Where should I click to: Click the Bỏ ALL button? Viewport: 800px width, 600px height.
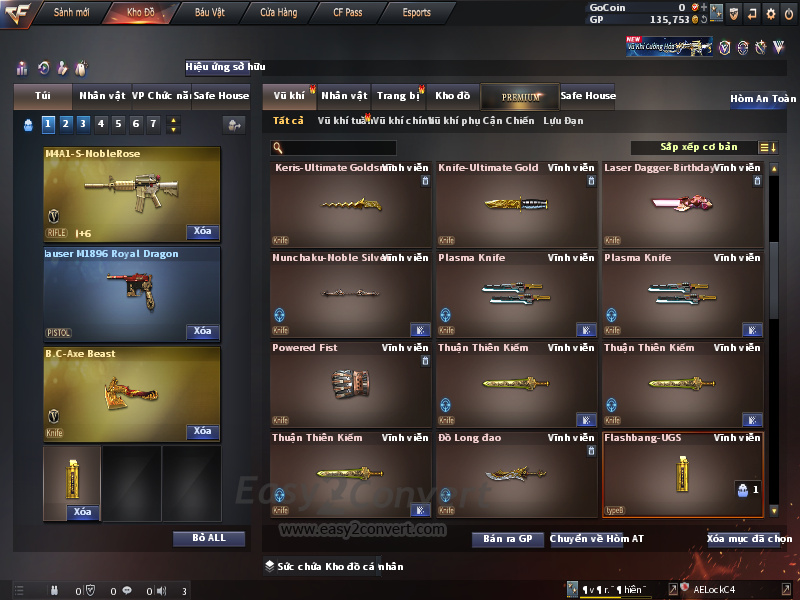pyautogui.click(x=208, y=538)
